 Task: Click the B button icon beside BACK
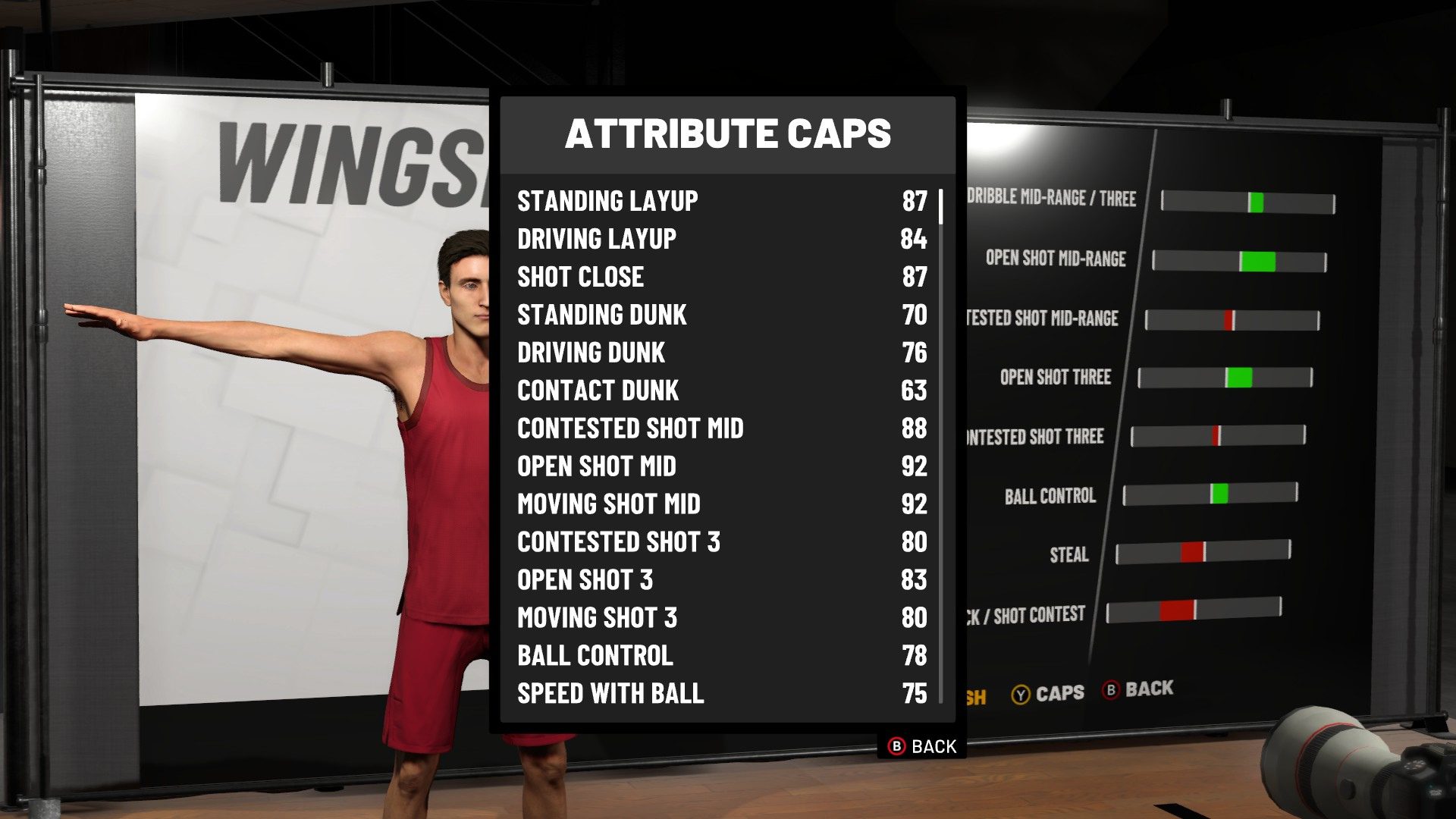pyautogui.click(x=1112, y=691)
